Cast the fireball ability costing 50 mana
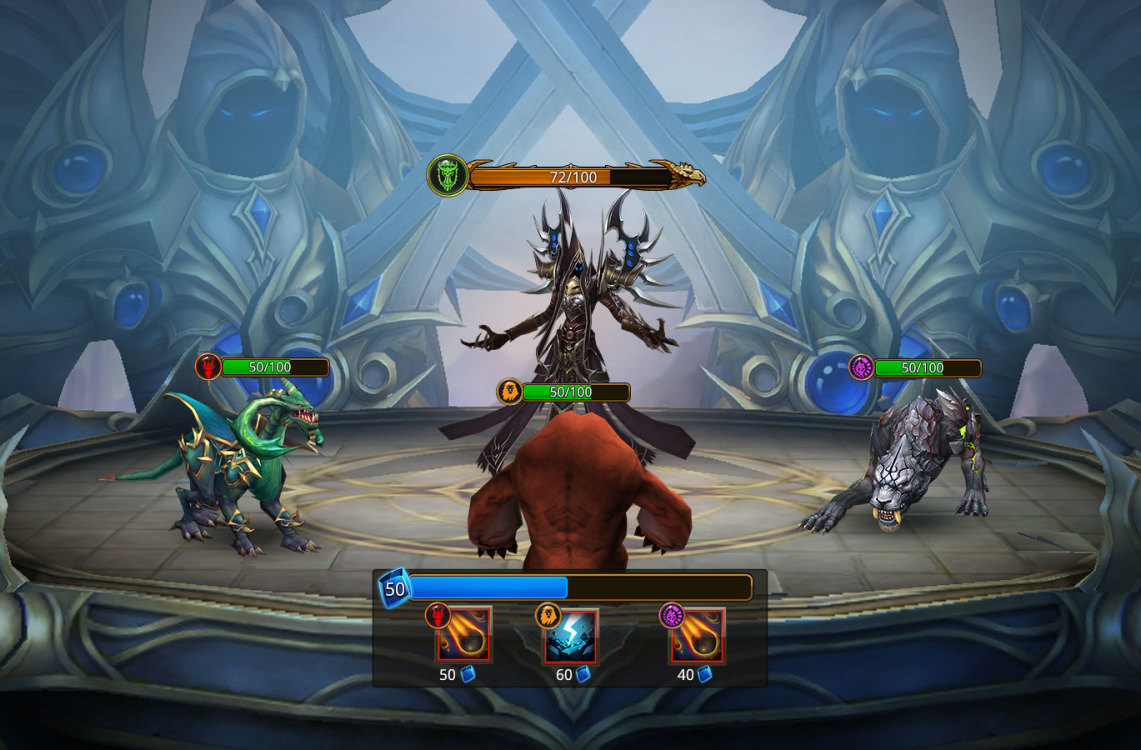This screenshot has height=750, width=1141. [x=463, y=636]
